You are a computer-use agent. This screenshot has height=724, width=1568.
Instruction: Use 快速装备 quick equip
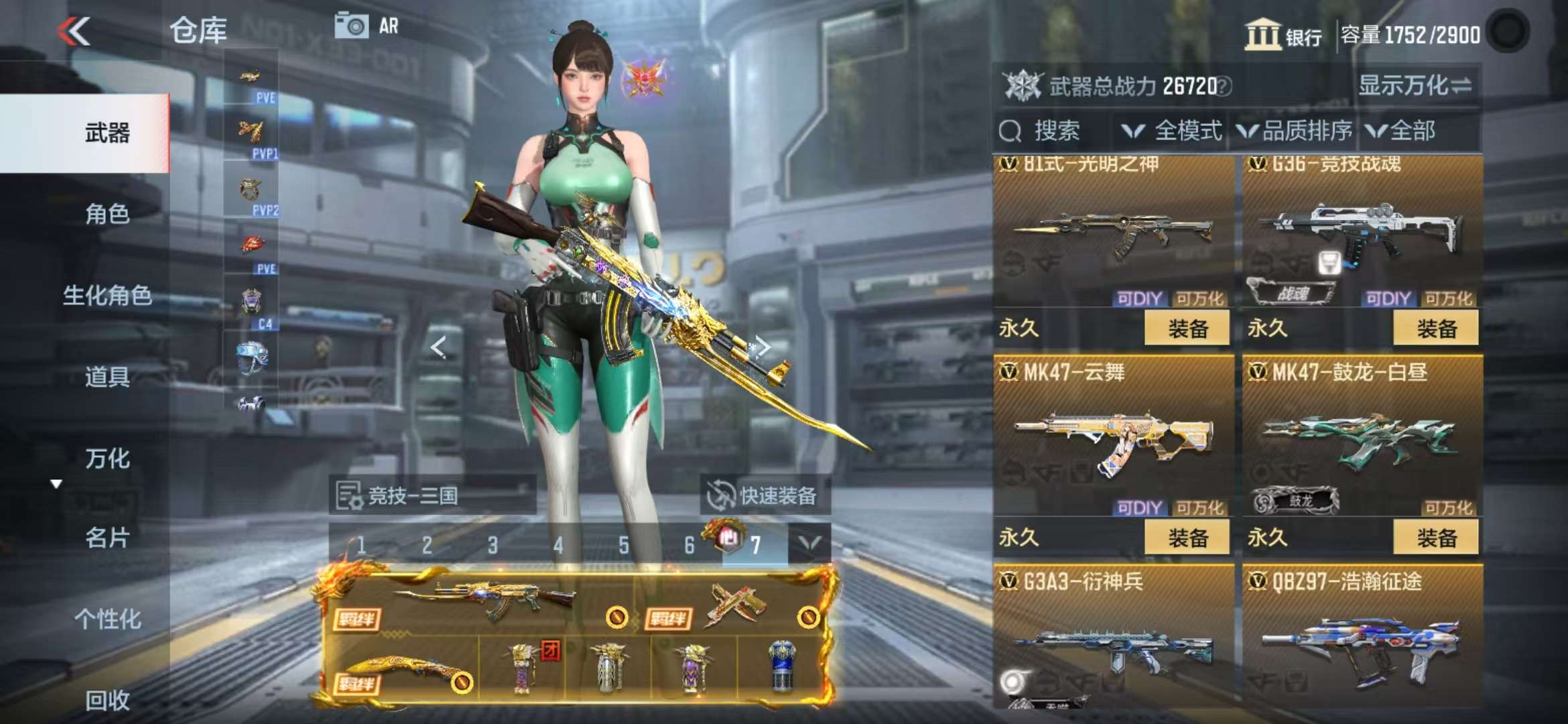tap(764, 496)
